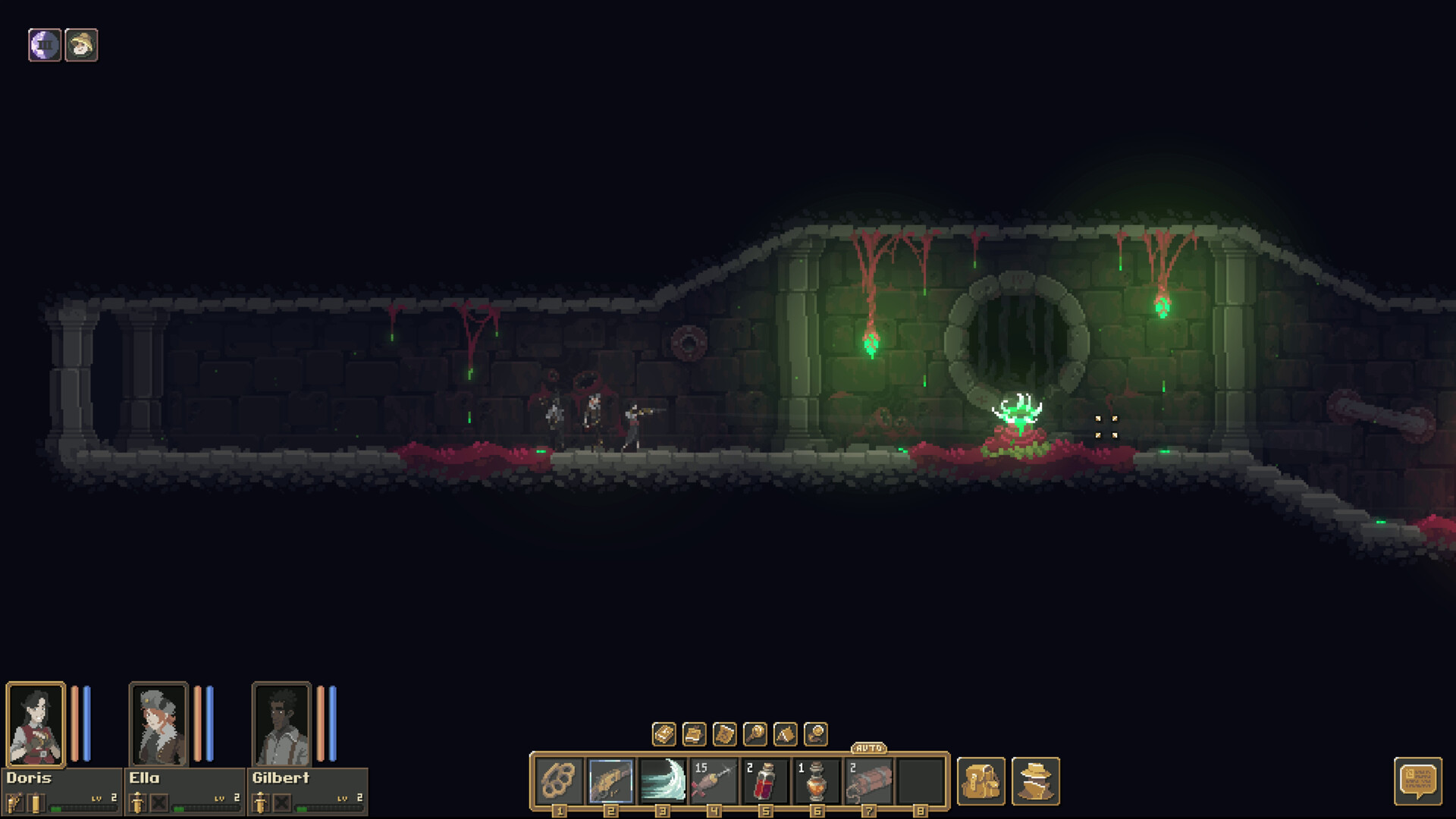The image size is (1456, 819).
Task: Click the straw-hat character status icon
Action: click(x=81, y=45)
